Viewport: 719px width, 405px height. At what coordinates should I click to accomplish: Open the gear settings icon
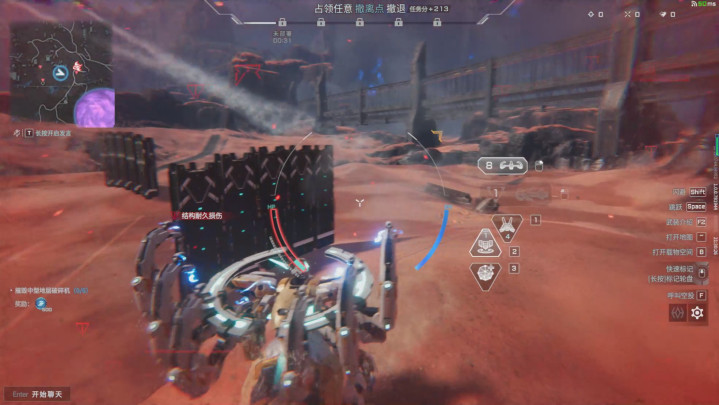[x=698, y=313]
